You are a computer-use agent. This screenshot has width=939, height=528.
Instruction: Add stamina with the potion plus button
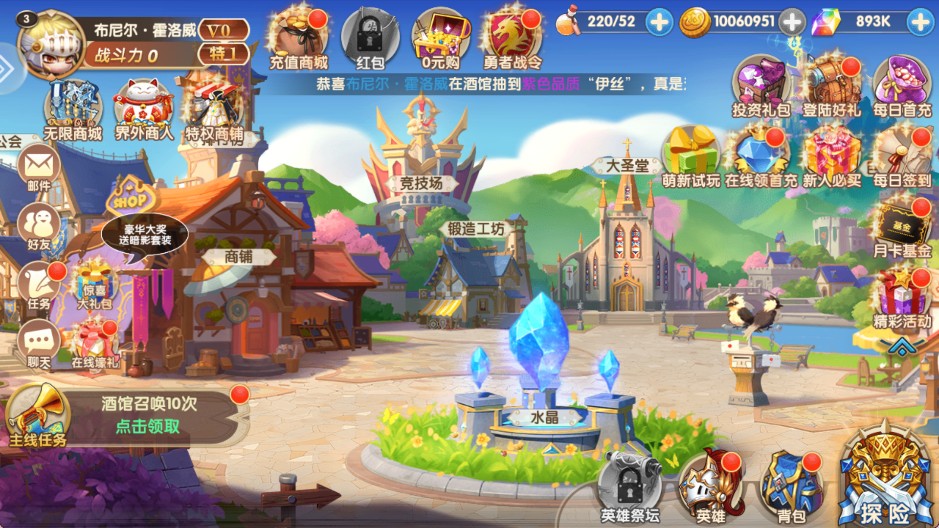tap(659, 21)
